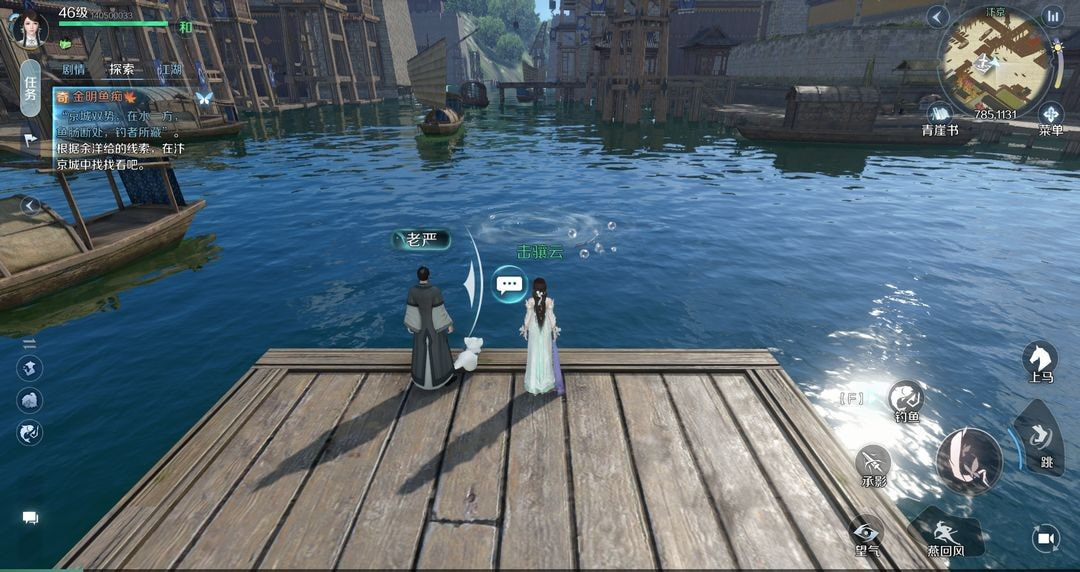This screenshot has width=1080, height=572.
Task: Start fishing with the 钓鱼 button
Action: [x=906, y=399]
